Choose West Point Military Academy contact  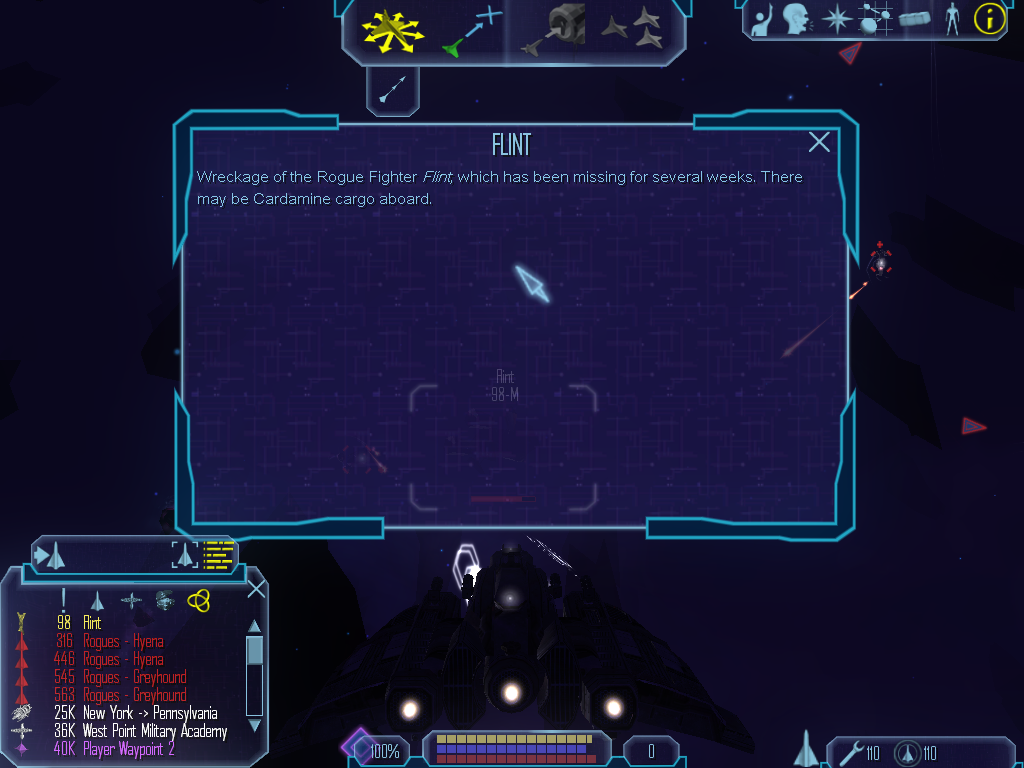[154, 731]
